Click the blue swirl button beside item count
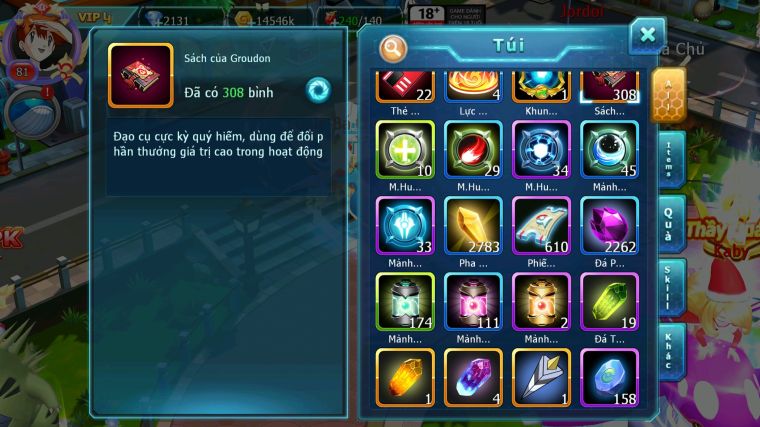 [x=318, y=90]
